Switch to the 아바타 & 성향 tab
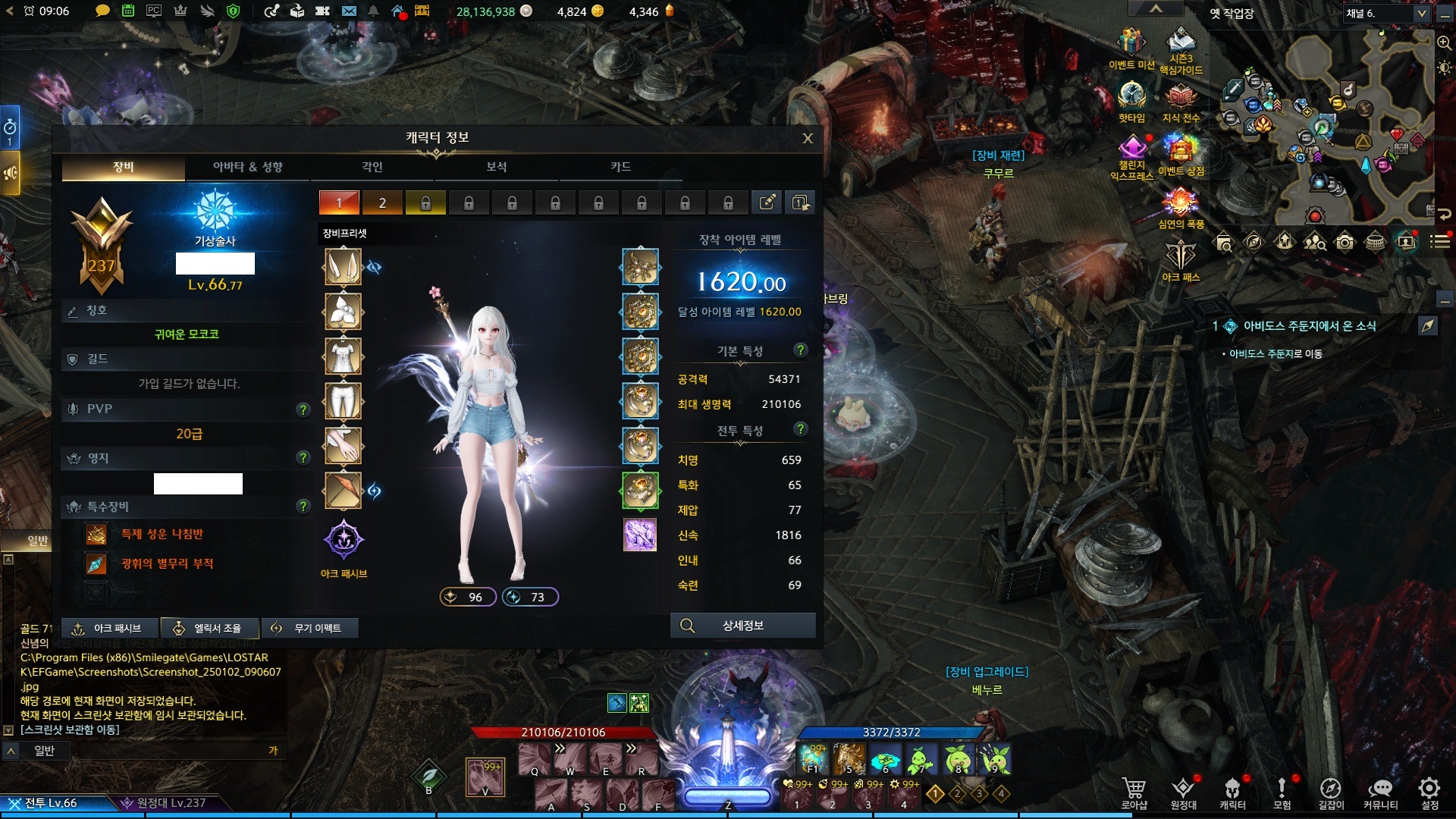Image resolution: width=1456 pixels, height=819 pixels. coord(247,167)
